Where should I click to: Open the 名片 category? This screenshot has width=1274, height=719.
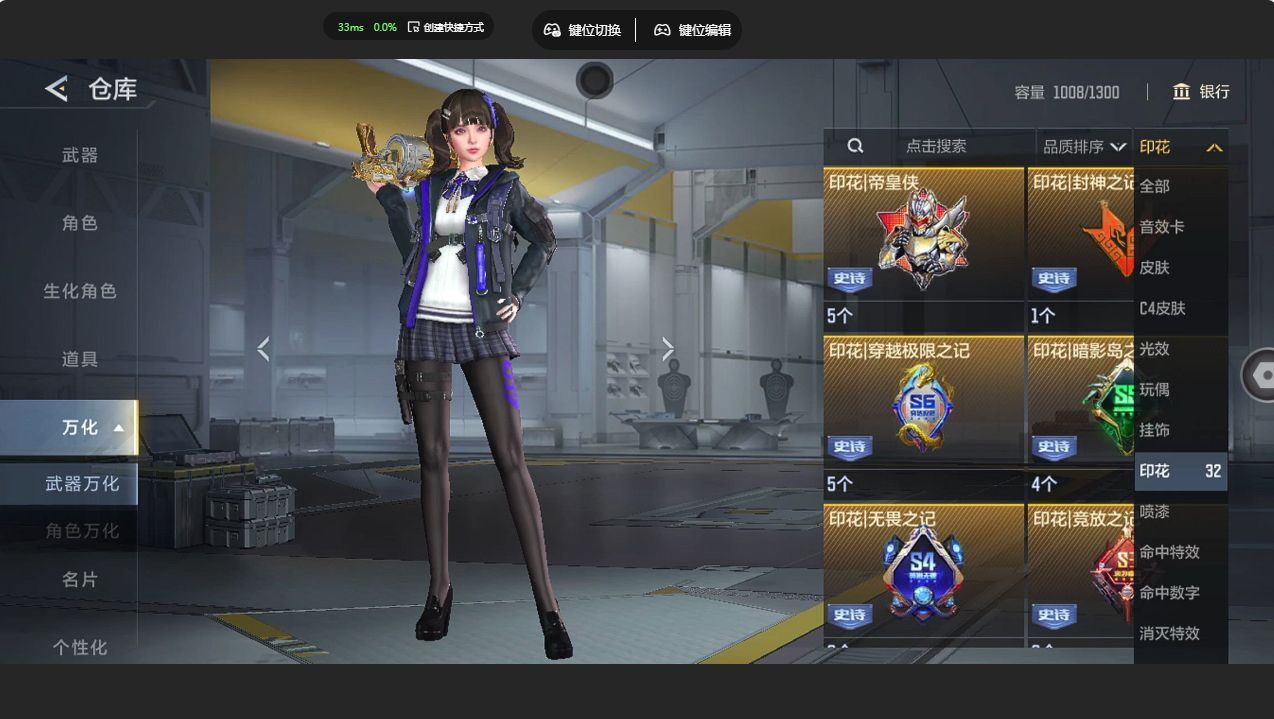(80, 579)
